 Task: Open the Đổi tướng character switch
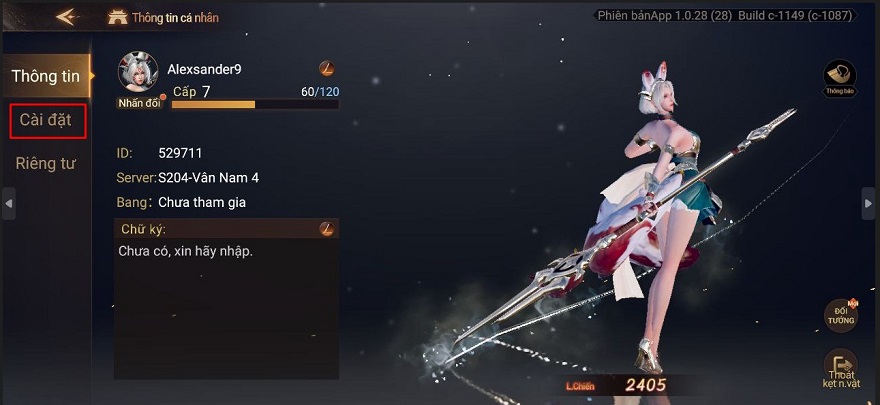pyautogui.click(x=840, y=315)
